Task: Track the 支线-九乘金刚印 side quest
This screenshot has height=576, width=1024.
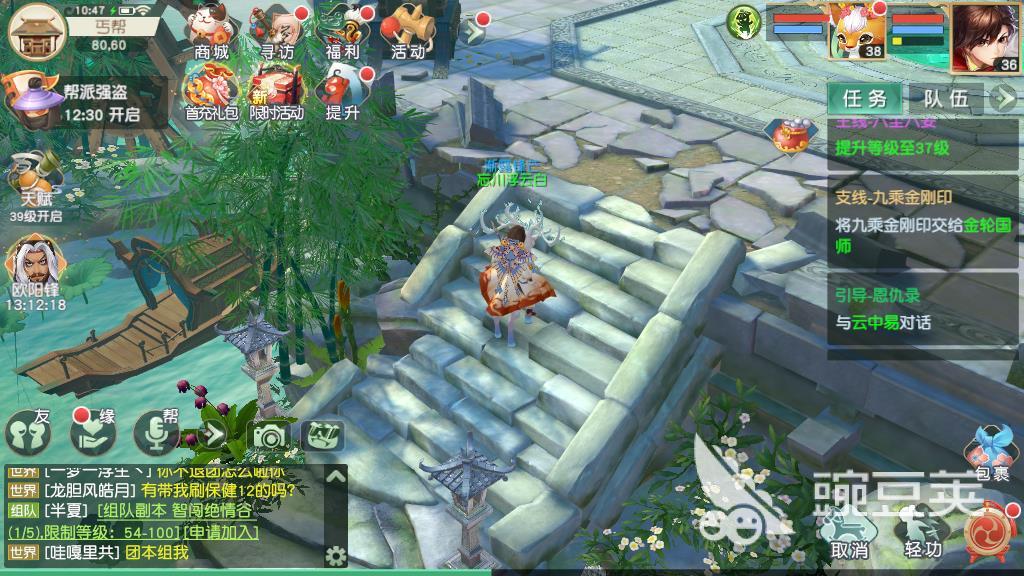Action: [924, 225]
